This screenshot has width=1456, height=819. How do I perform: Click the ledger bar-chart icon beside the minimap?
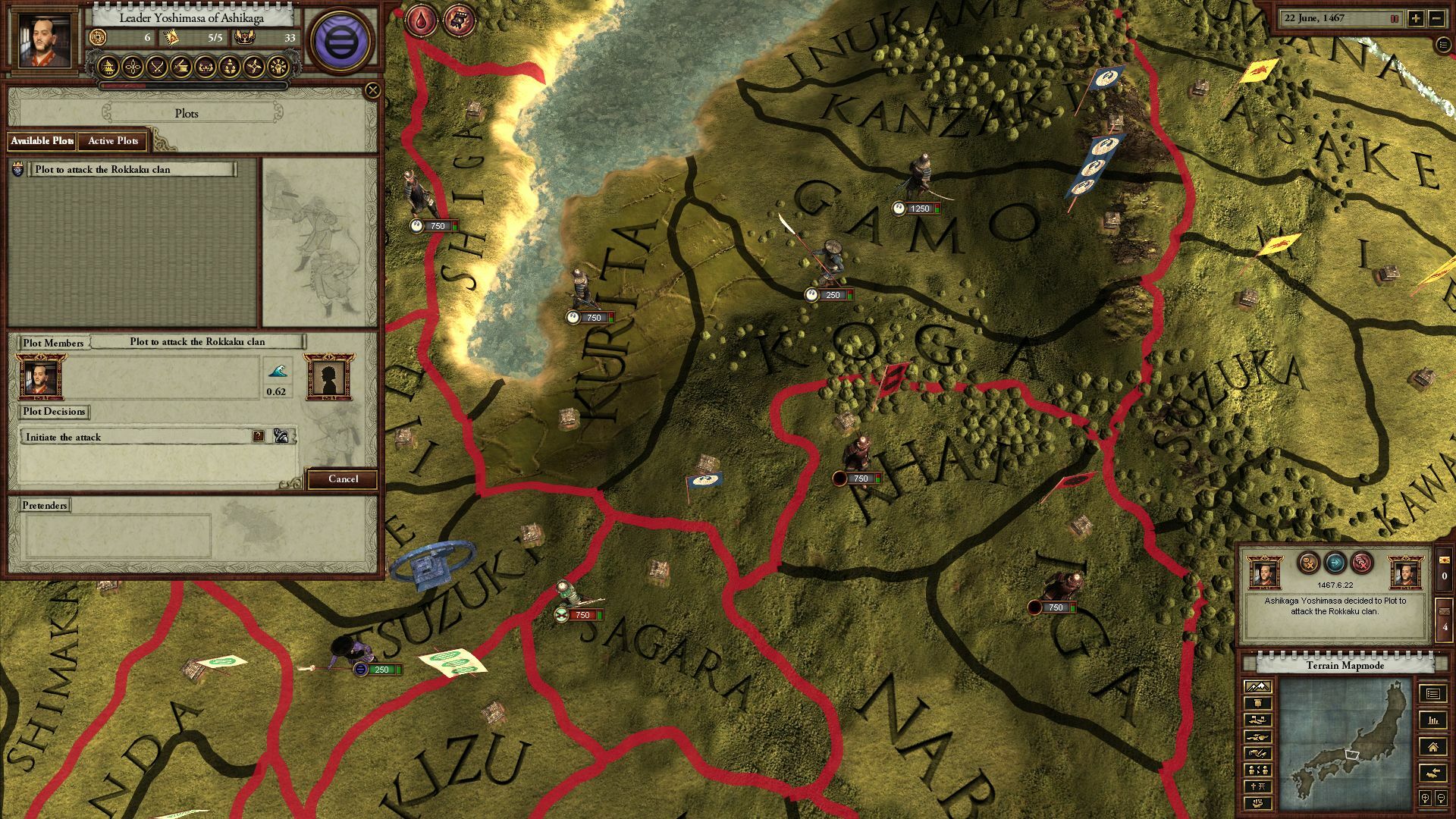[x=1432, y=721]
